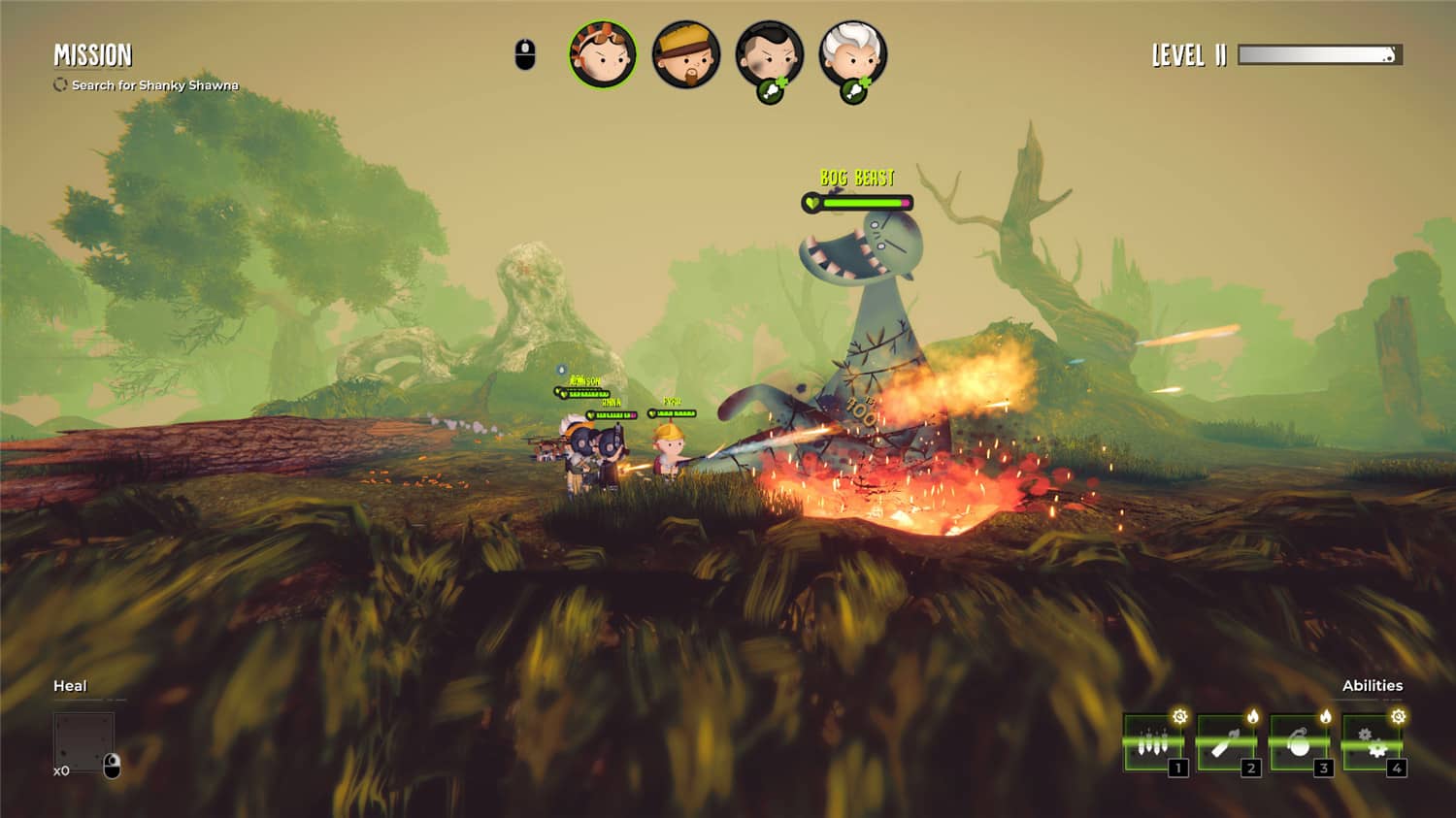
Task: Select the white-haired character portrait
Action: pyautogui.click(x=852, y=55)
